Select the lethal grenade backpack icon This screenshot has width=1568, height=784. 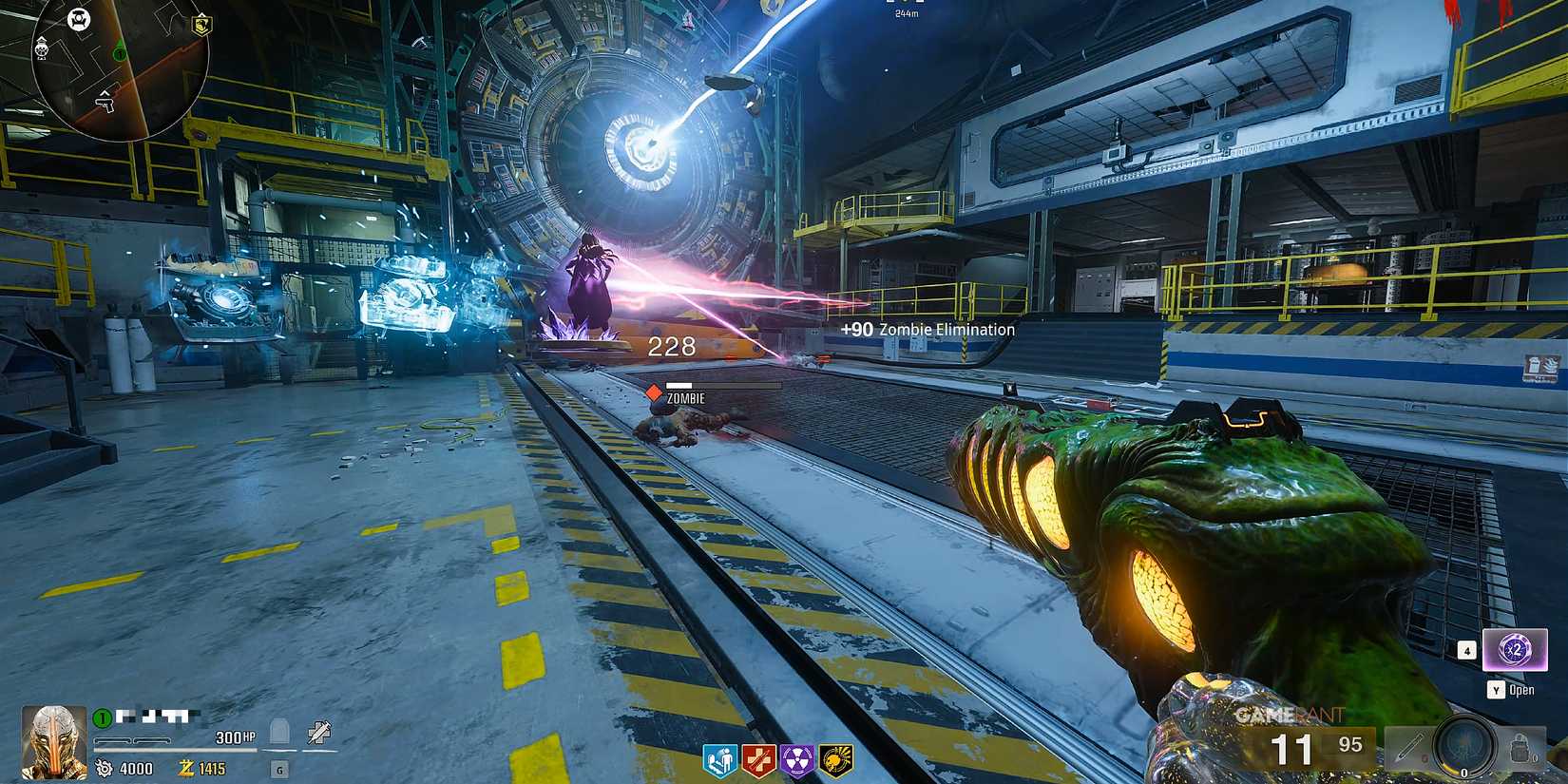click(x=1520, y=749)
